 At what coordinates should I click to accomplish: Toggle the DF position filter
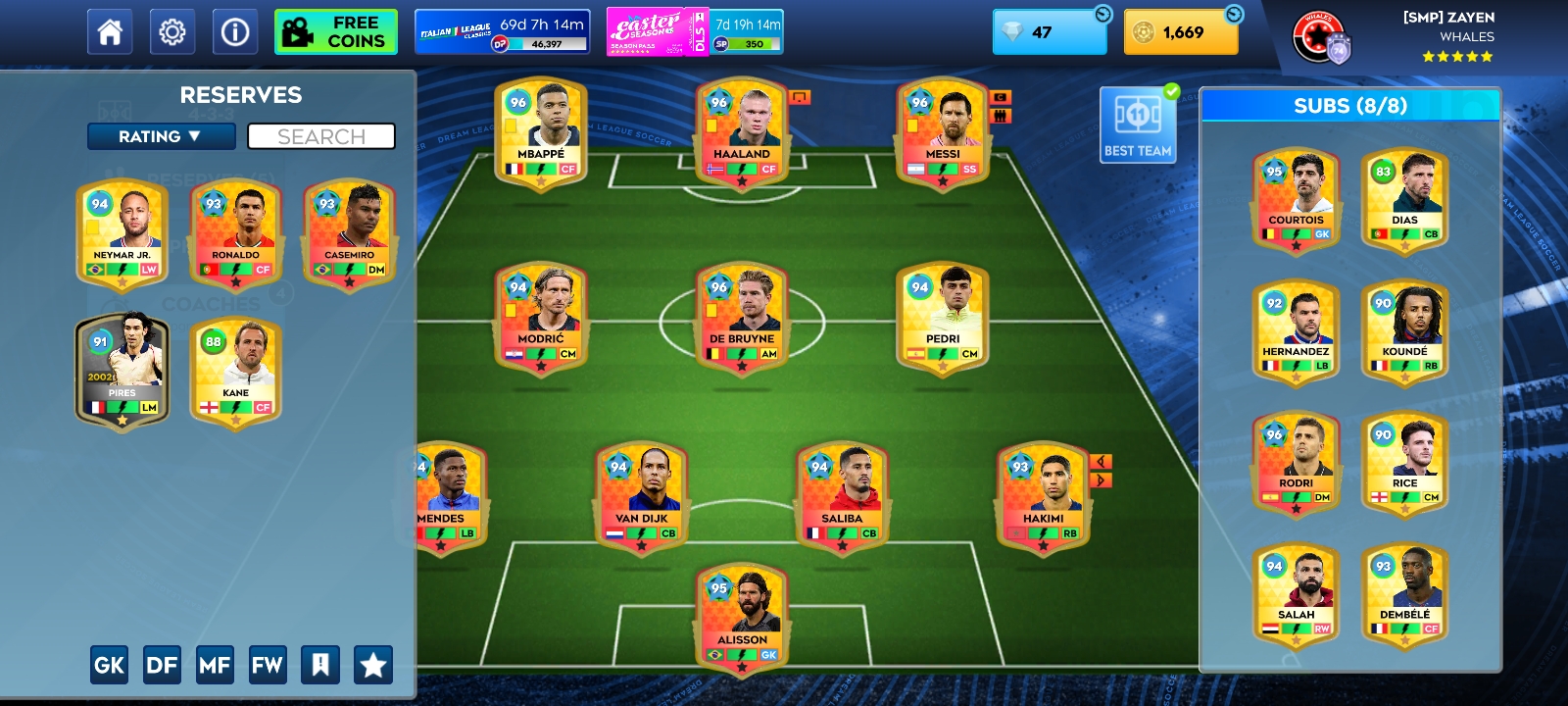click(162, 664)
